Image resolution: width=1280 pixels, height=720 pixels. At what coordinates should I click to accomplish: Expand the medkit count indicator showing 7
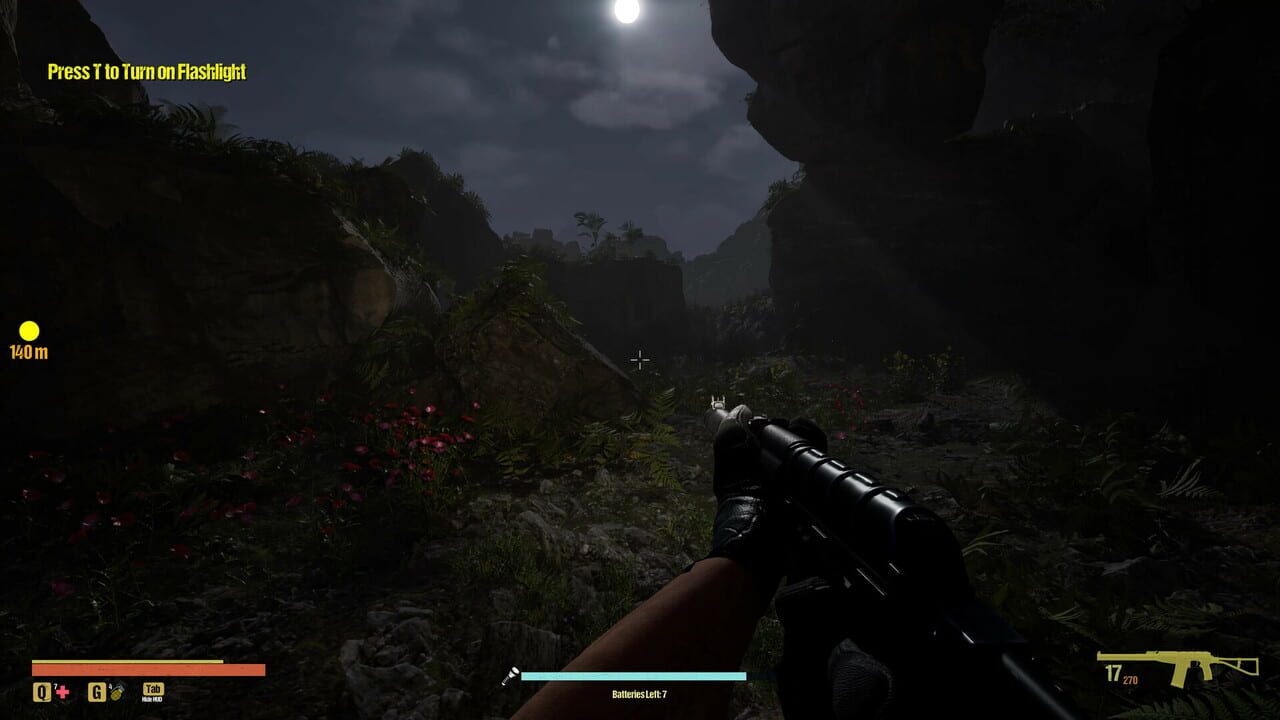[55, 684]
